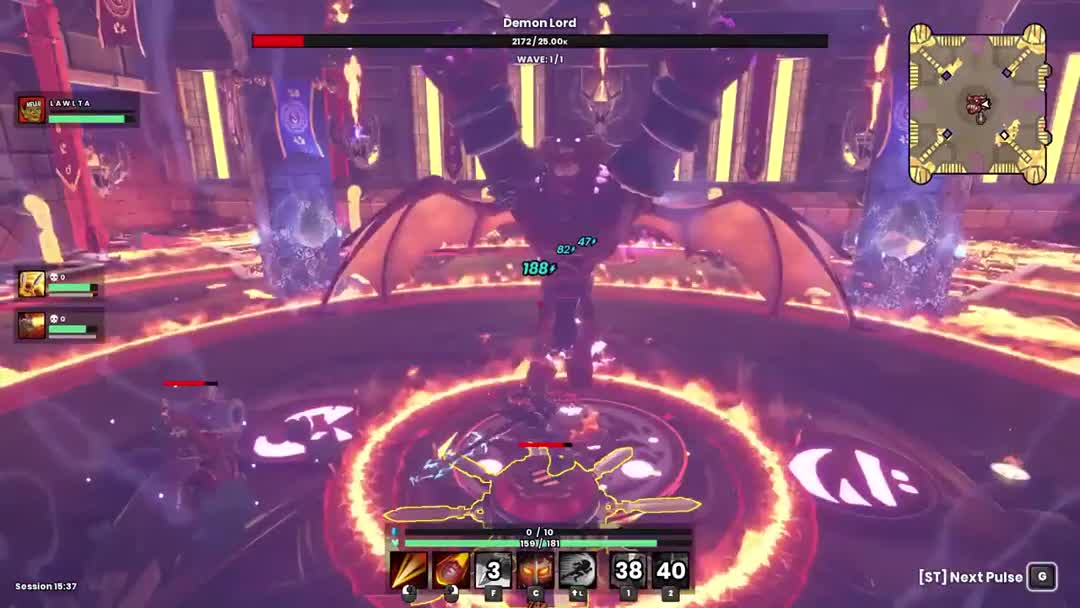Open the arena minimap
Screen dimensions: 1080x608
click(977, 104)
